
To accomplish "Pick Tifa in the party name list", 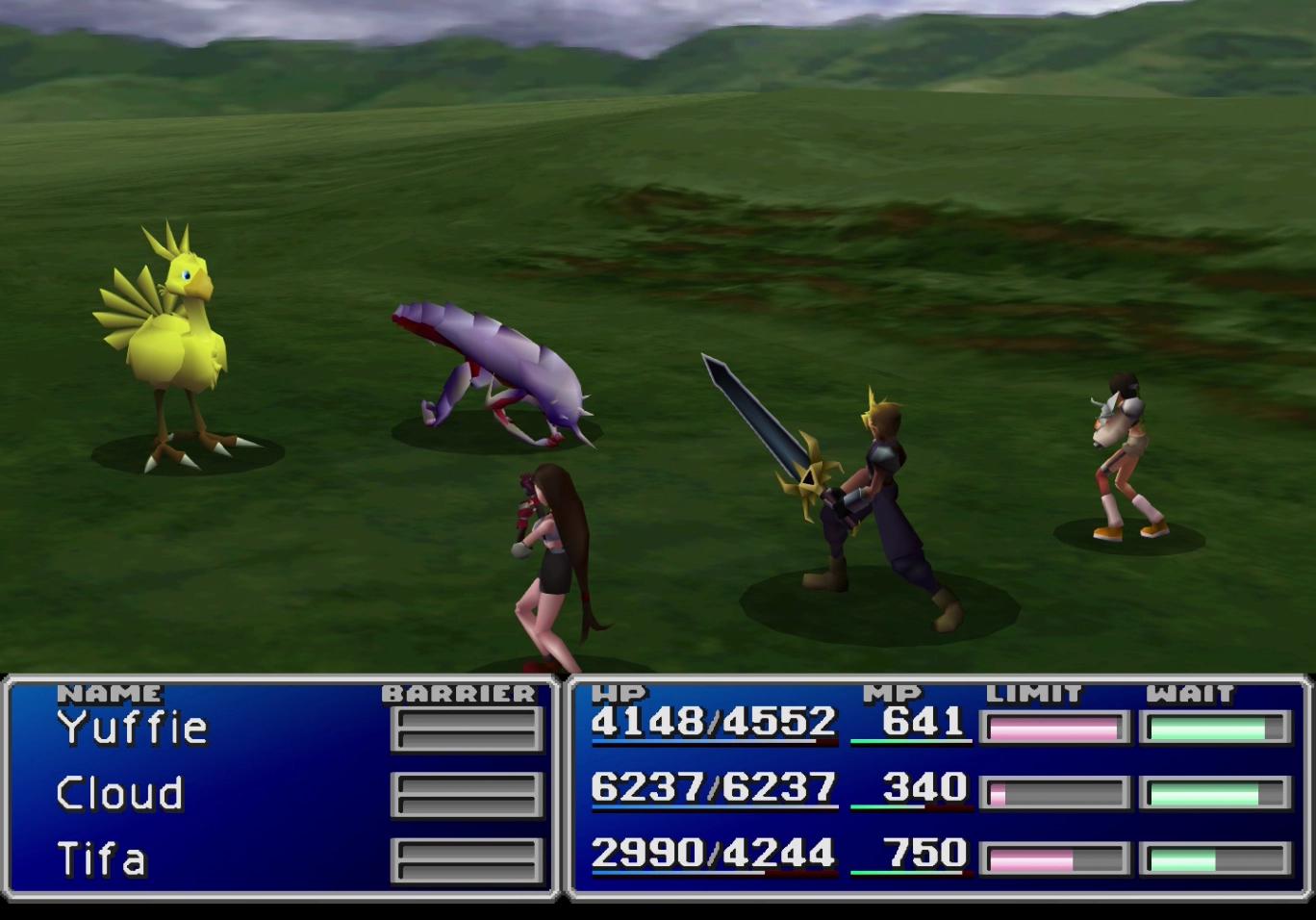I will click(101, 859).
